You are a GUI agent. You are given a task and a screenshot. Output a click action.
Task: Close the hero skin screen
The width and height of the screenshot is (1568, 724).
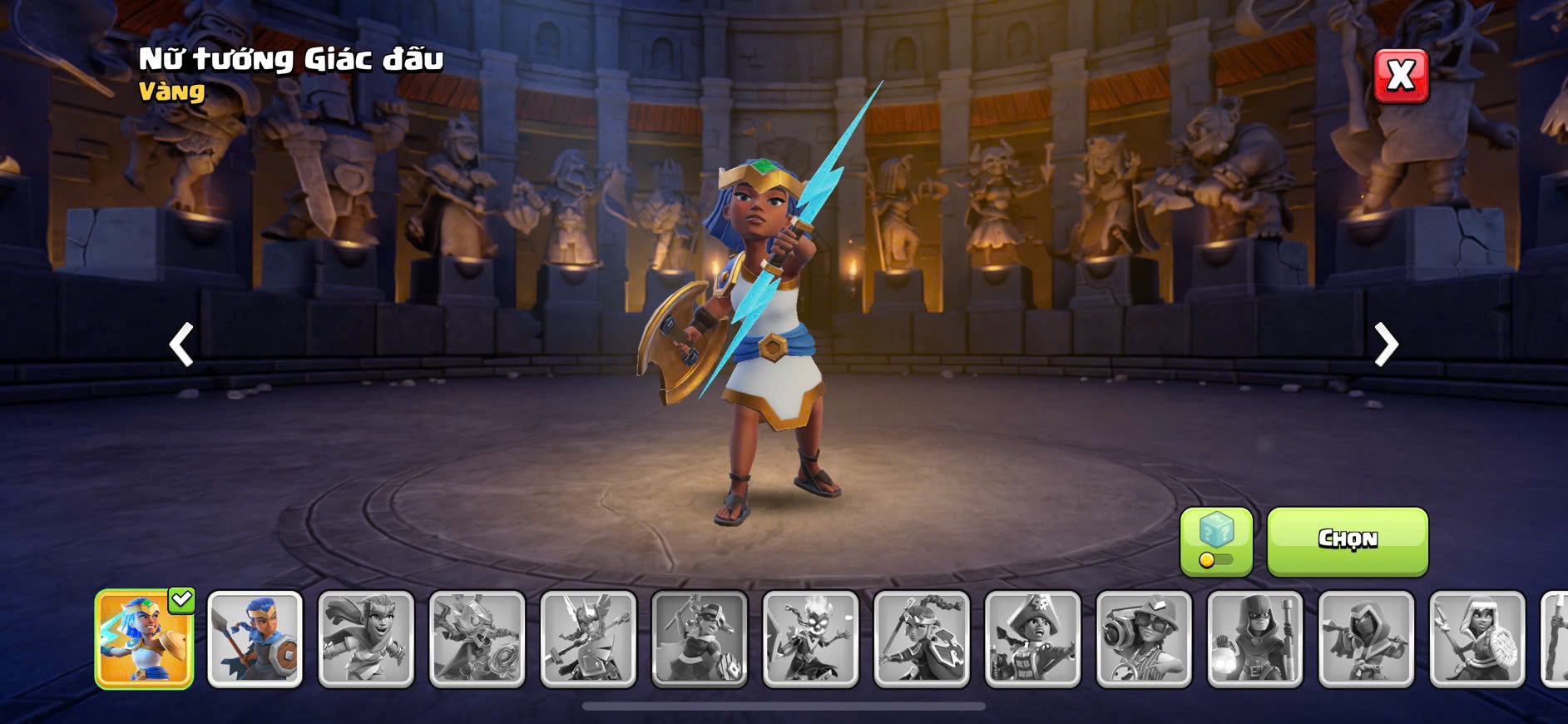1401,76
